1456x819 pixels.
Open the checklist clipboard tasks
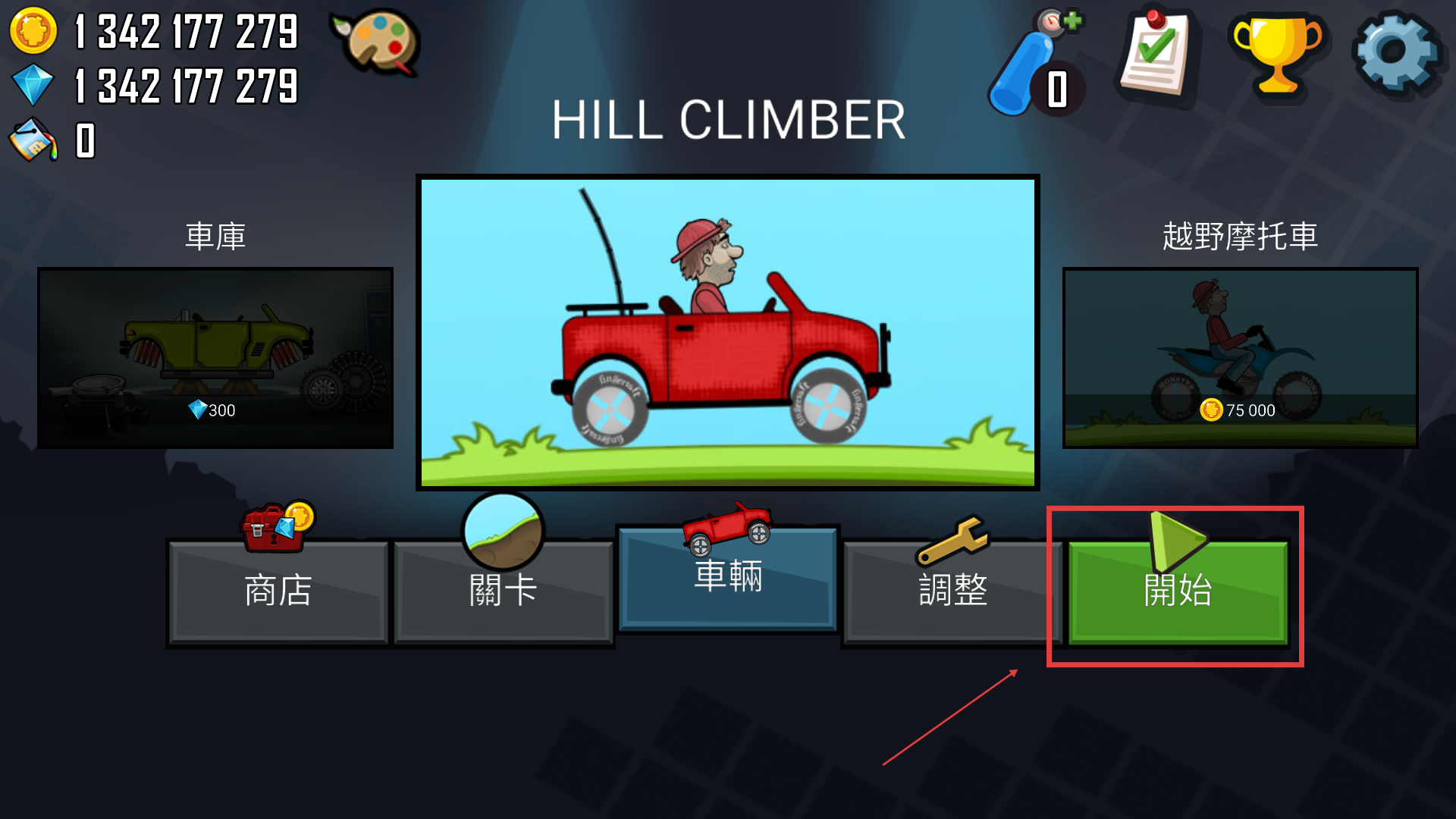tap(1156, 55)
